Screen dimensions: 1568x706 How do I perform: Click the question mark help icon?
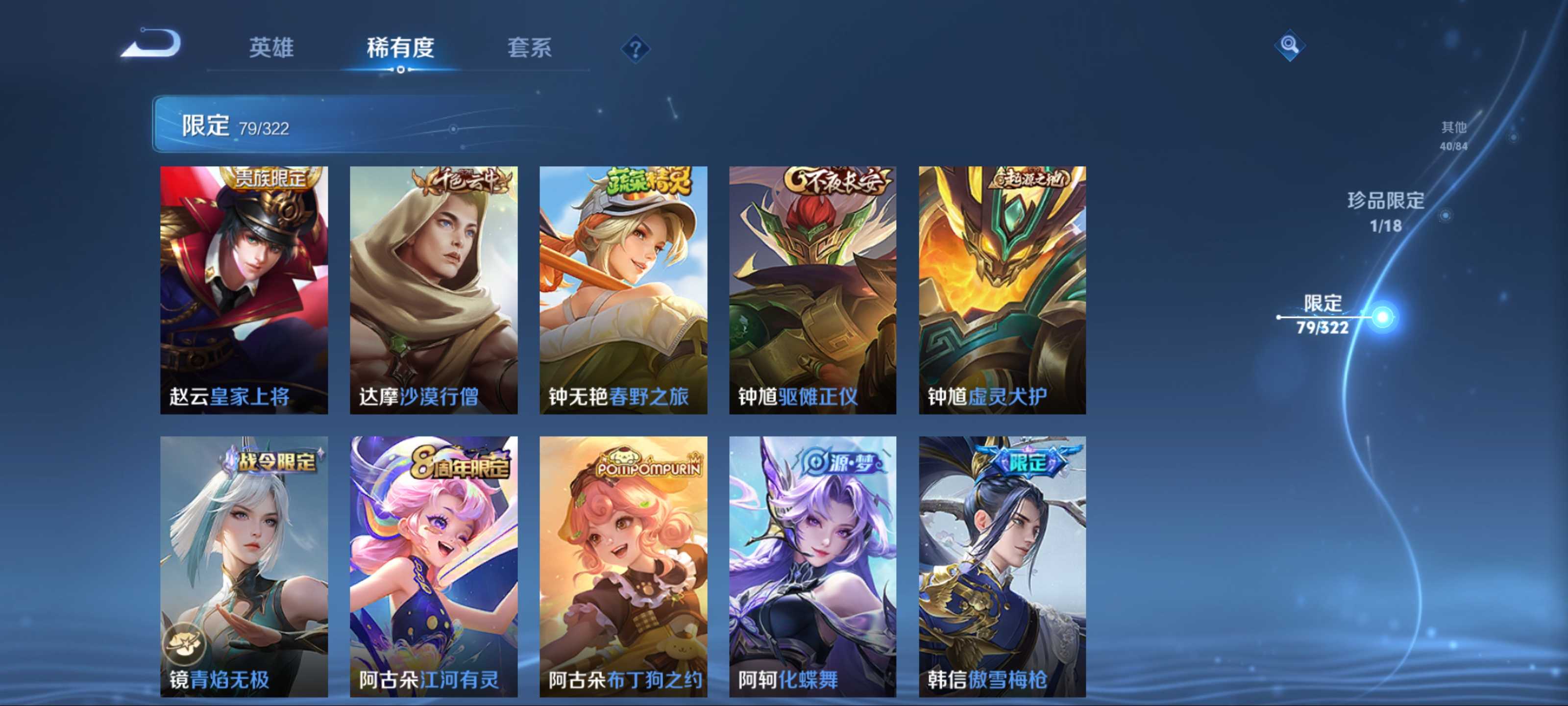635,49
